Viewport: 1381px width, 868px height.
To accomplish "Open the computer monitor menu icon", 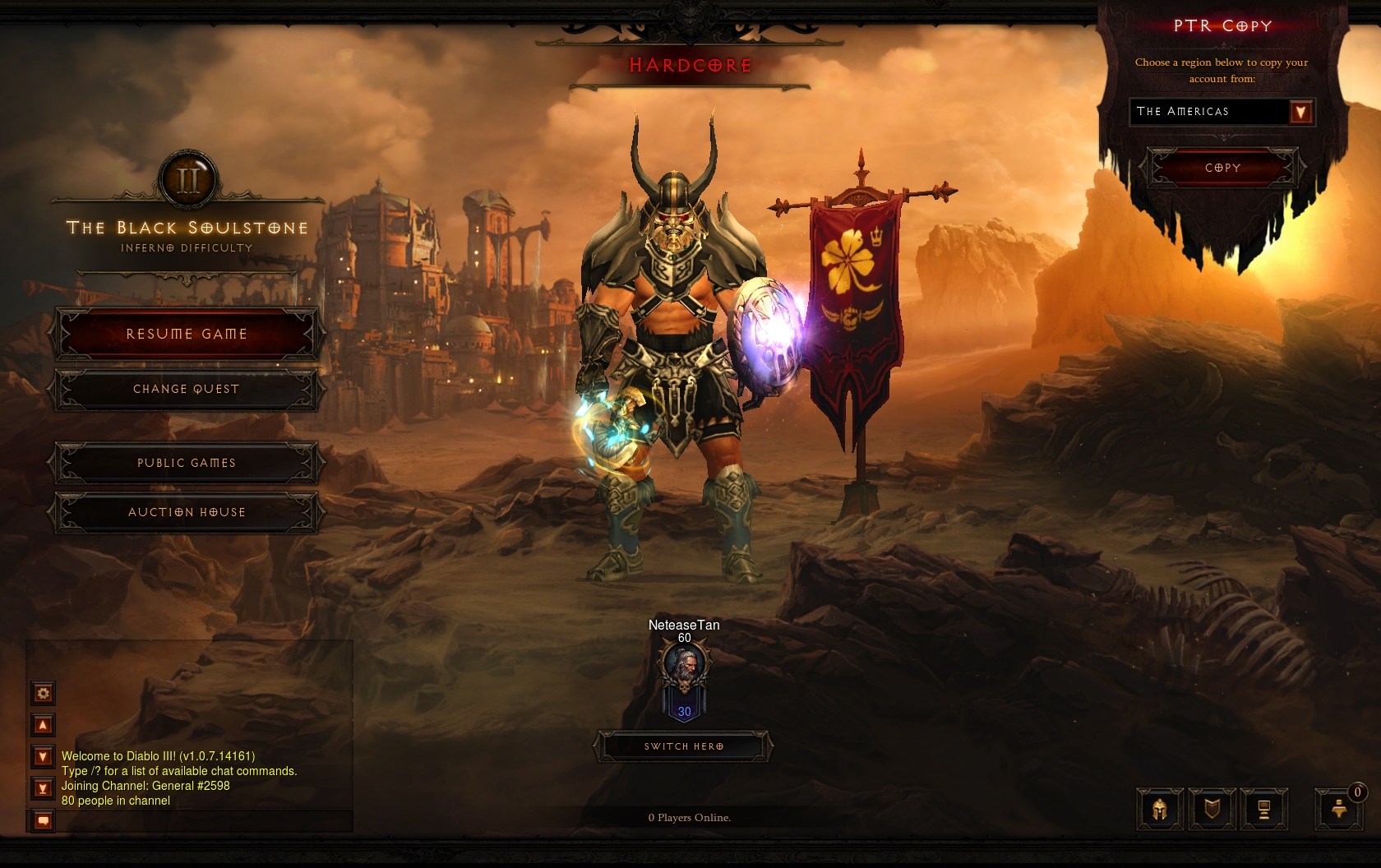I will click(1263, 810).
